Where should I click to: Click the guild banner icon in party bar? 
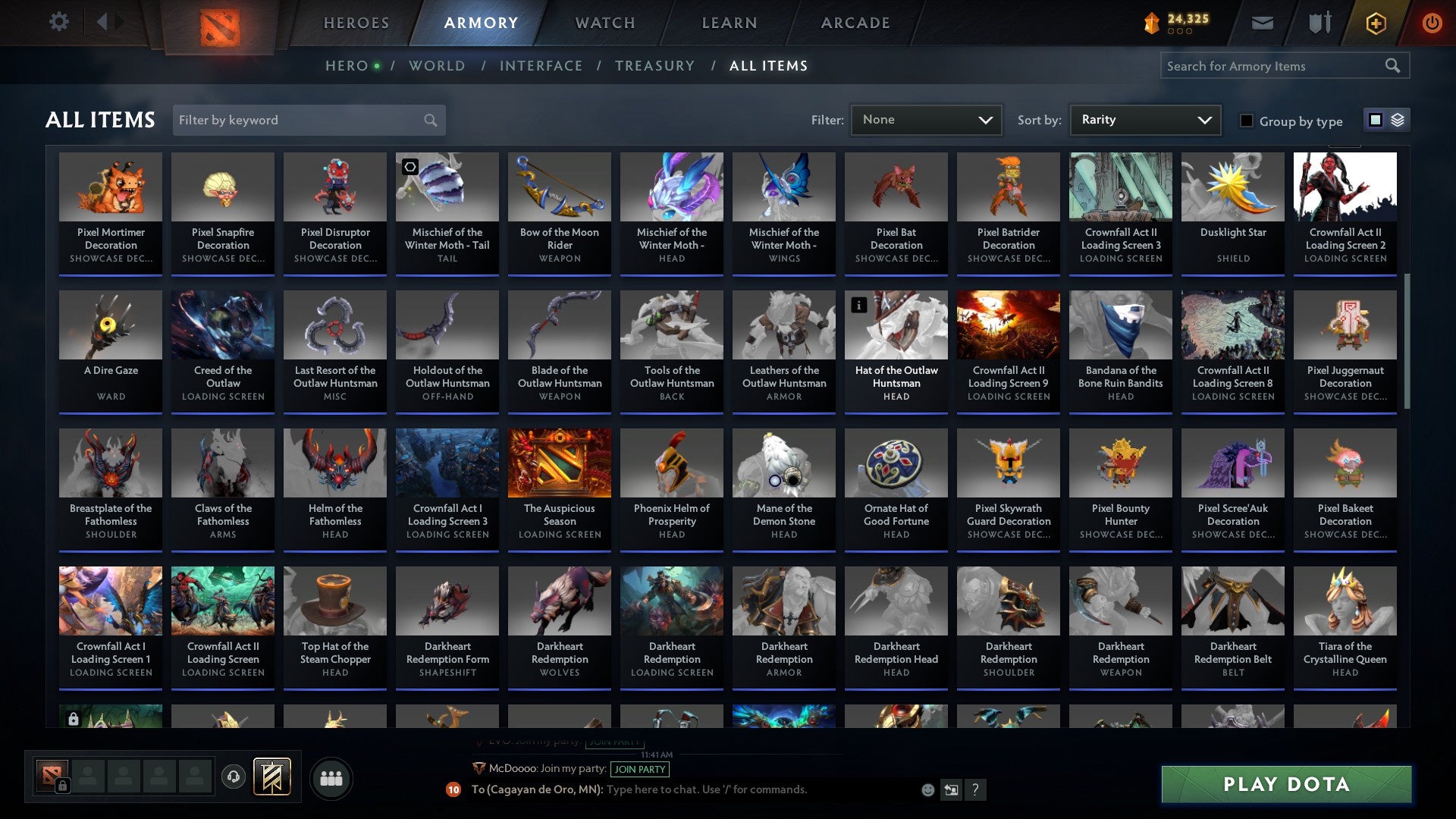(273, 777)
